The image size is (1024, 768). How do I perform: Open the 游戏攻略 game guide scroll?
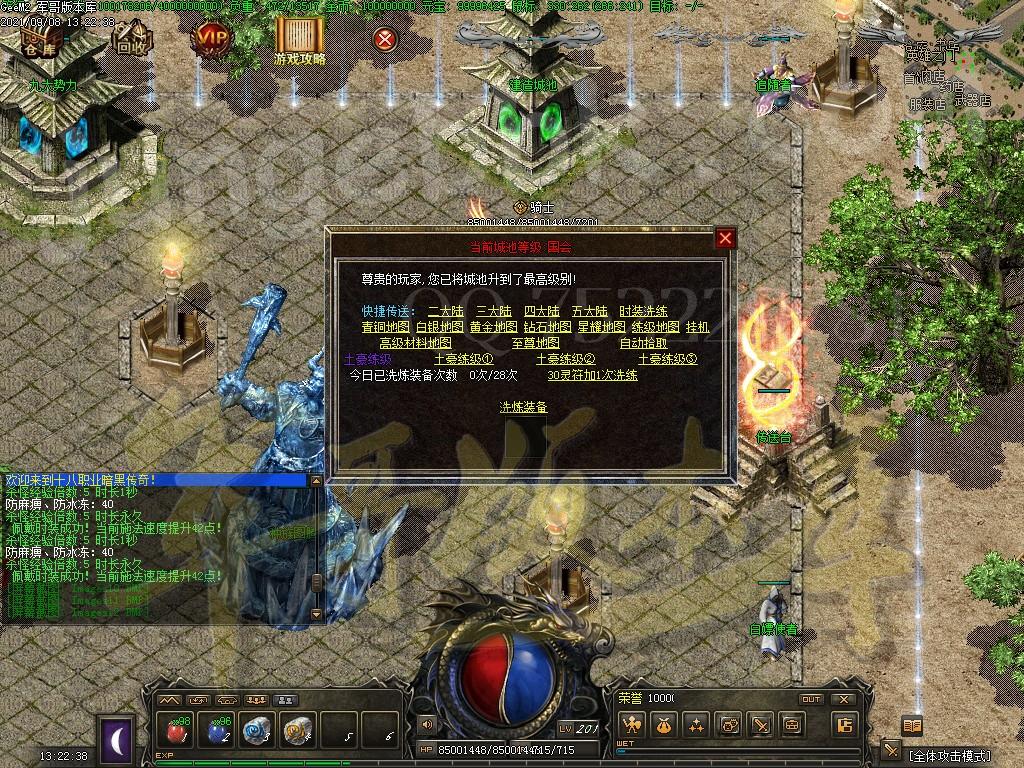coord(299,40)
